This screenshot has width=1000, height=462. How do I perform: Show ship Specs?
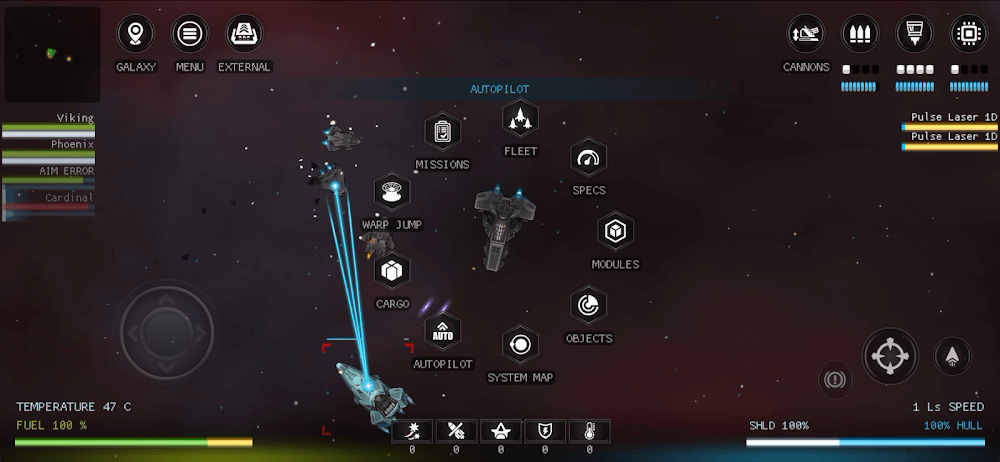pyautogui.click(x=589, y=158)
